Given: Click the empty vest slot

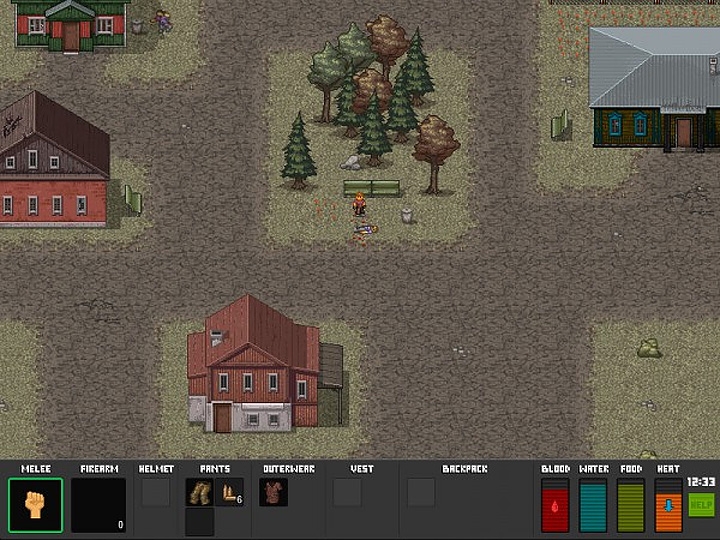Looking at the screenshot, I should point(347,492).
